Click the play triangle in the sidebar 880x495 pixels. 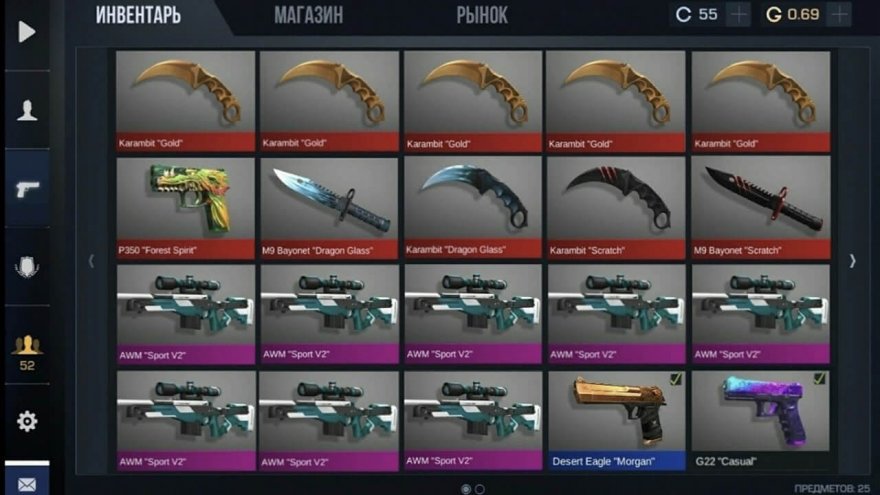point(27,32)
